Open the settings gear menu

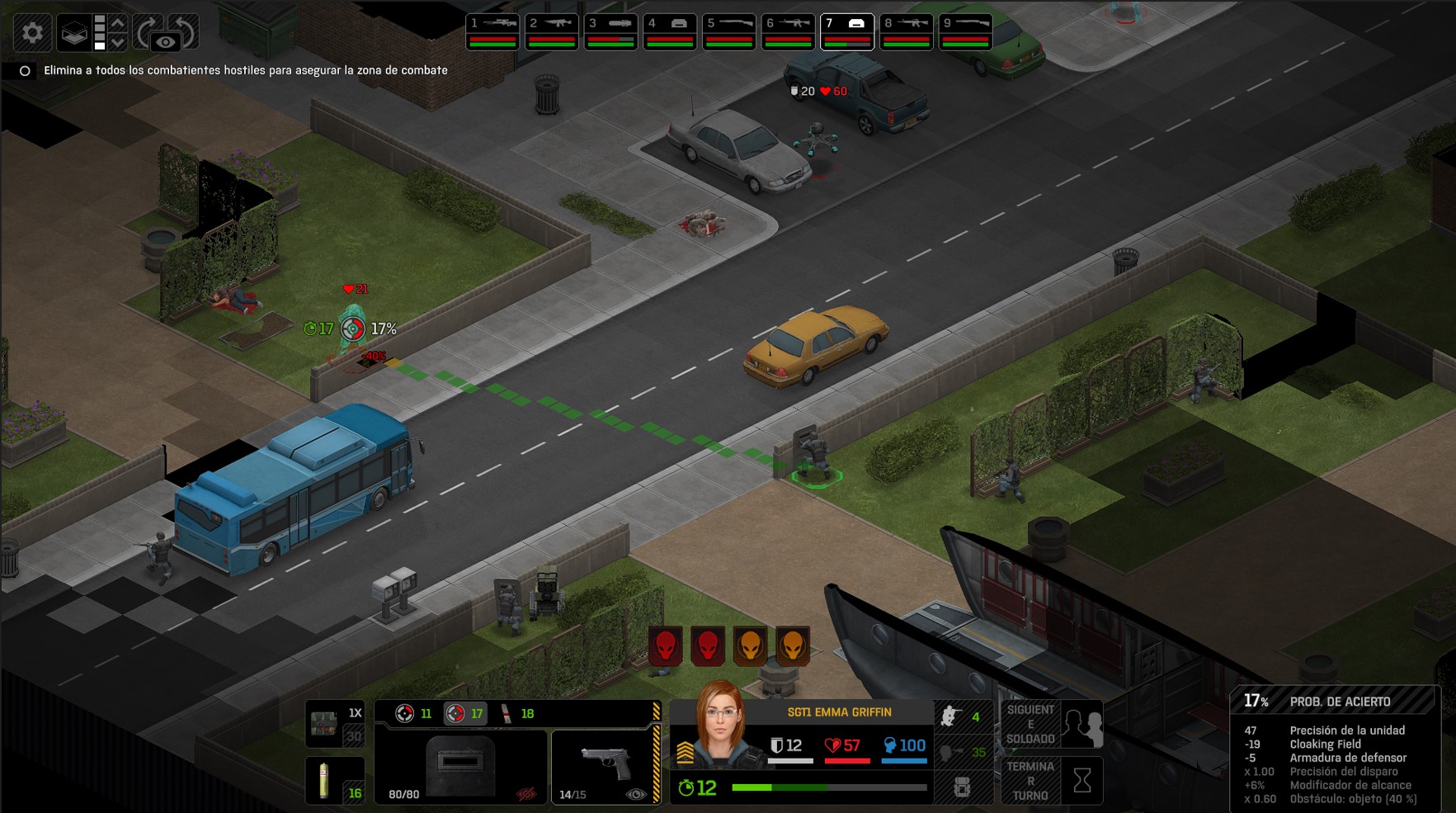(32, 33)
